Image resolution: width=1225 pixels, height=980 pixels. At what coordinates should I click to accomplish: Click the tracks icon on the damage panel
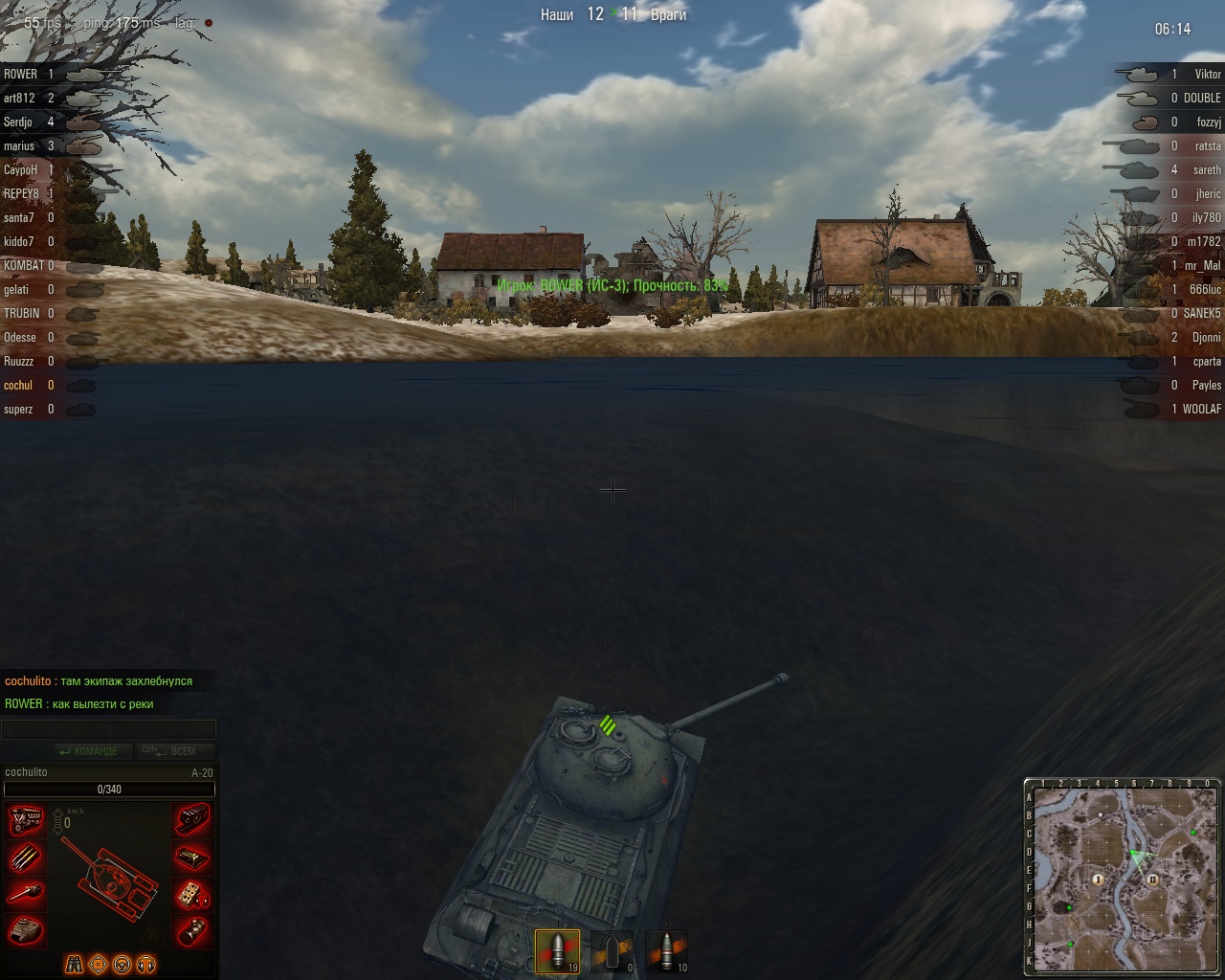(194, 819)
